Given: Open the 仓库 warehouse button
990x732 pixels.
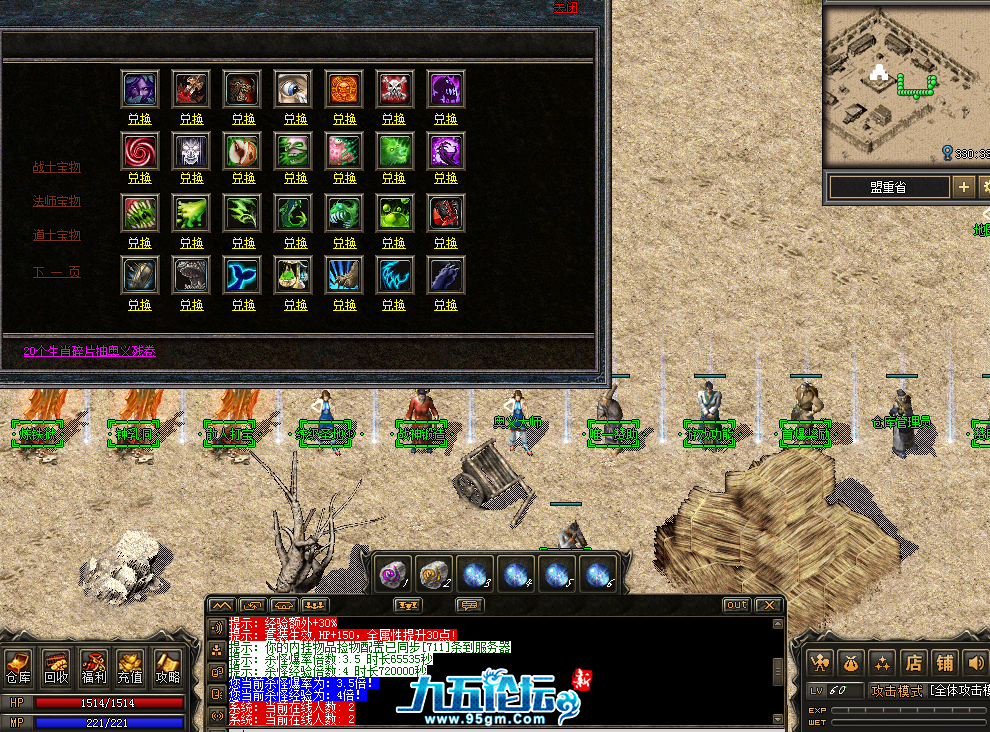Looking at the screenshot, I should 18,667.
